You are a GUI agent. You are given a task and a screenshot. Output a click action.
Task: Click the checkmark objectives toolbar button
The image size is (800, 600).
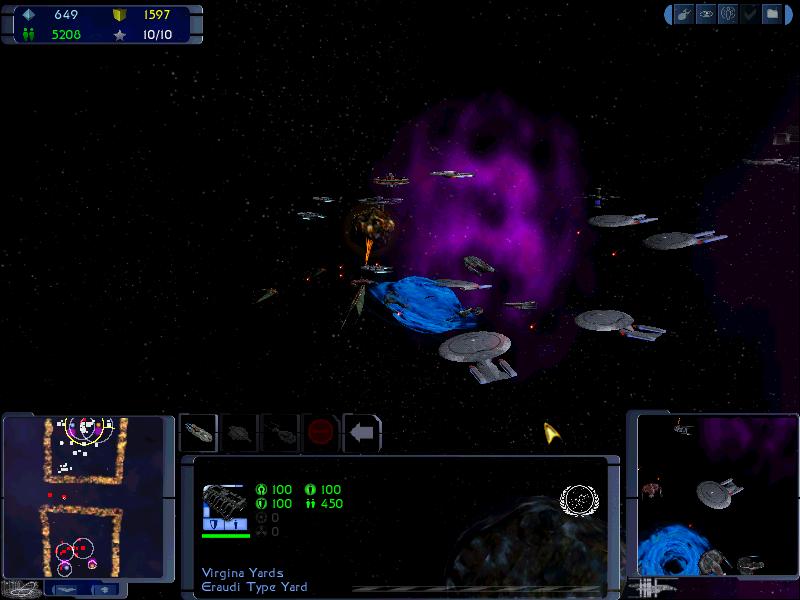[x=750, y=15]
